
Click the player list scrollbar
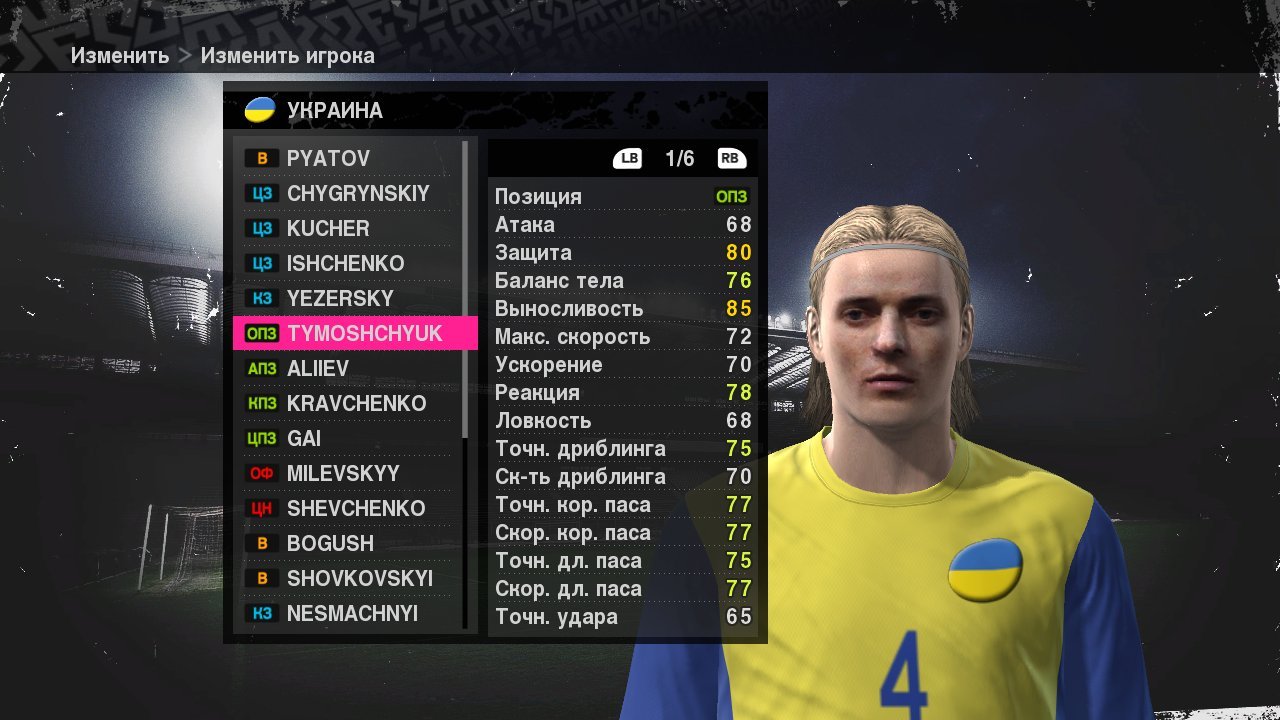pos(466,290)
